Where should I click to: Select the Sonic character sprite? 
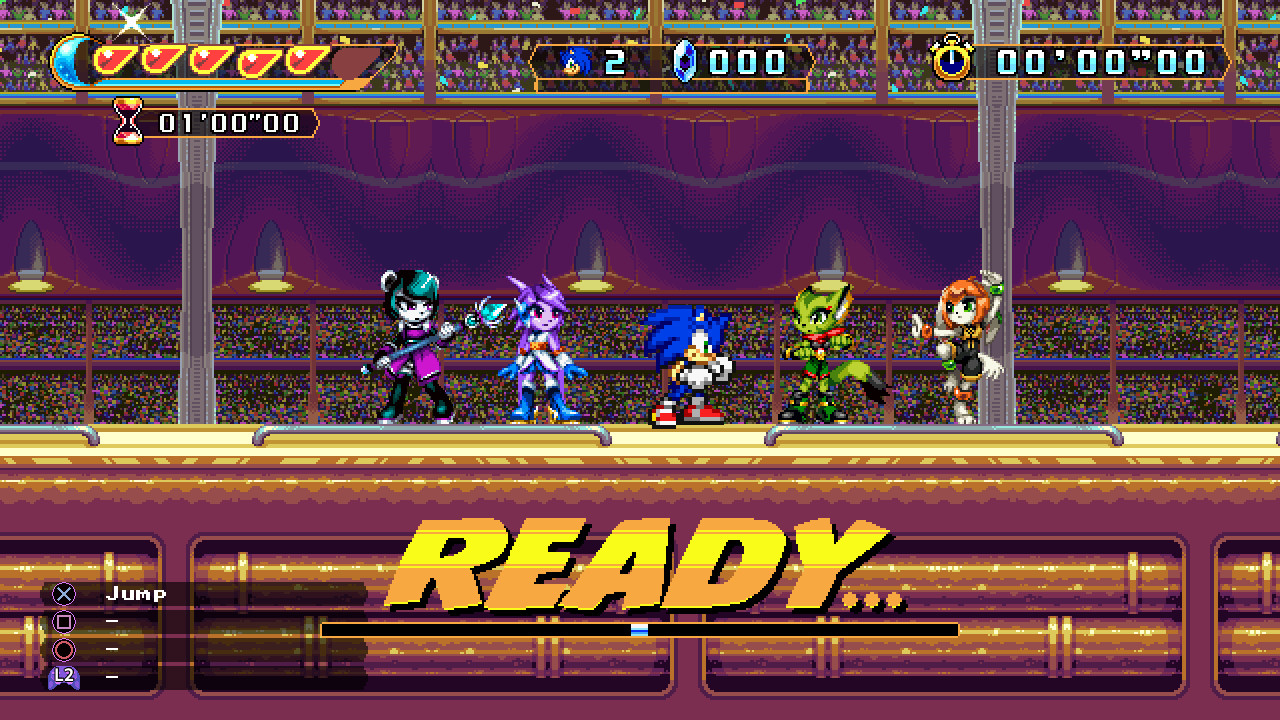(687, 370)
